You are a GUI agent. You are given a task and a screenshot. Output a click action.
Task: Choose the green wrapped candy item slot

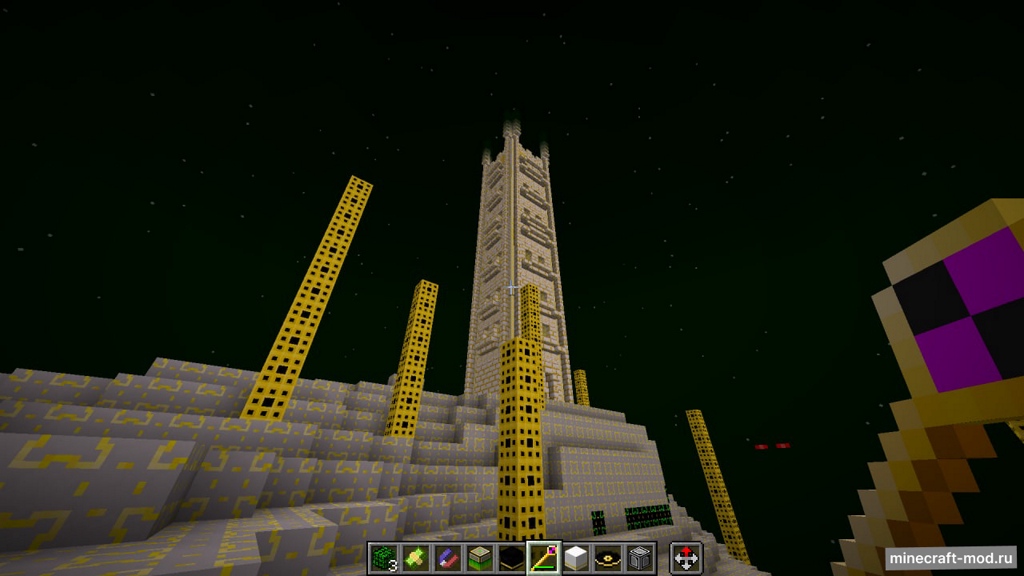415,558
